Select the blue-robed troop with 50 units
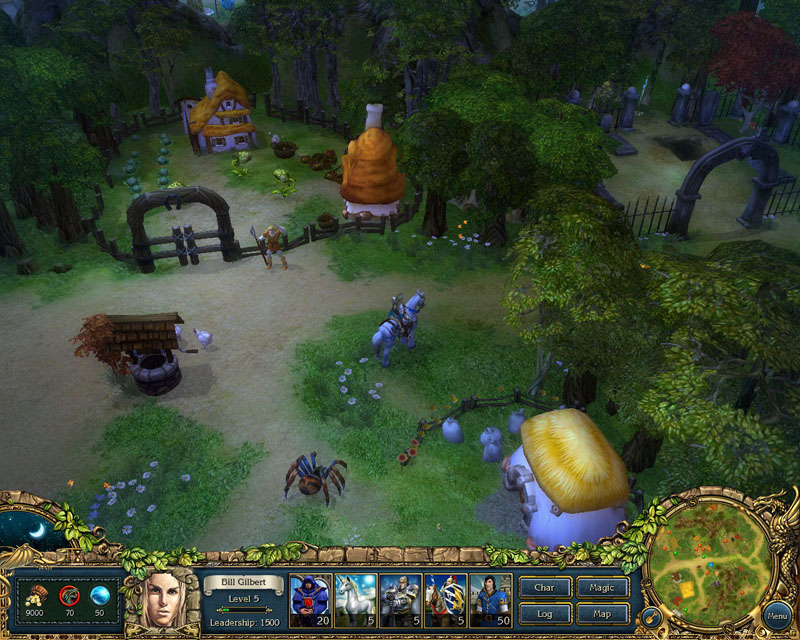The width and height of the screenshot is (800, 640). (x=491, y=600)
